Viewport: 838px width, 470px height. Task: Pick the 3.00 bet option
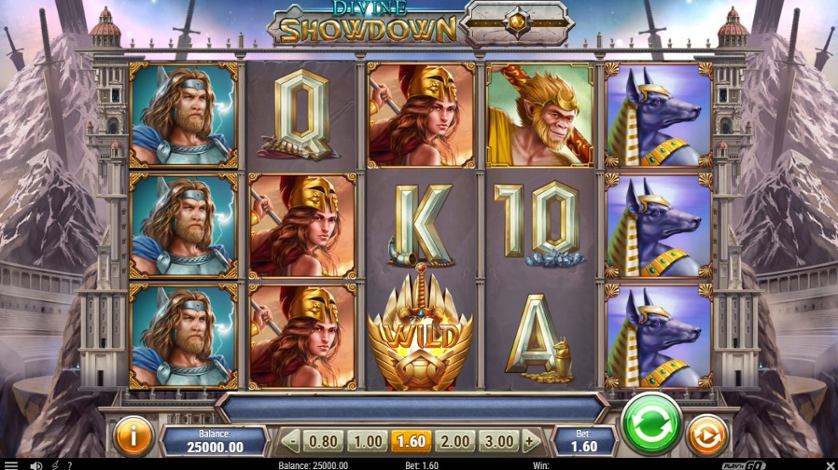click(x=499, y=441)
